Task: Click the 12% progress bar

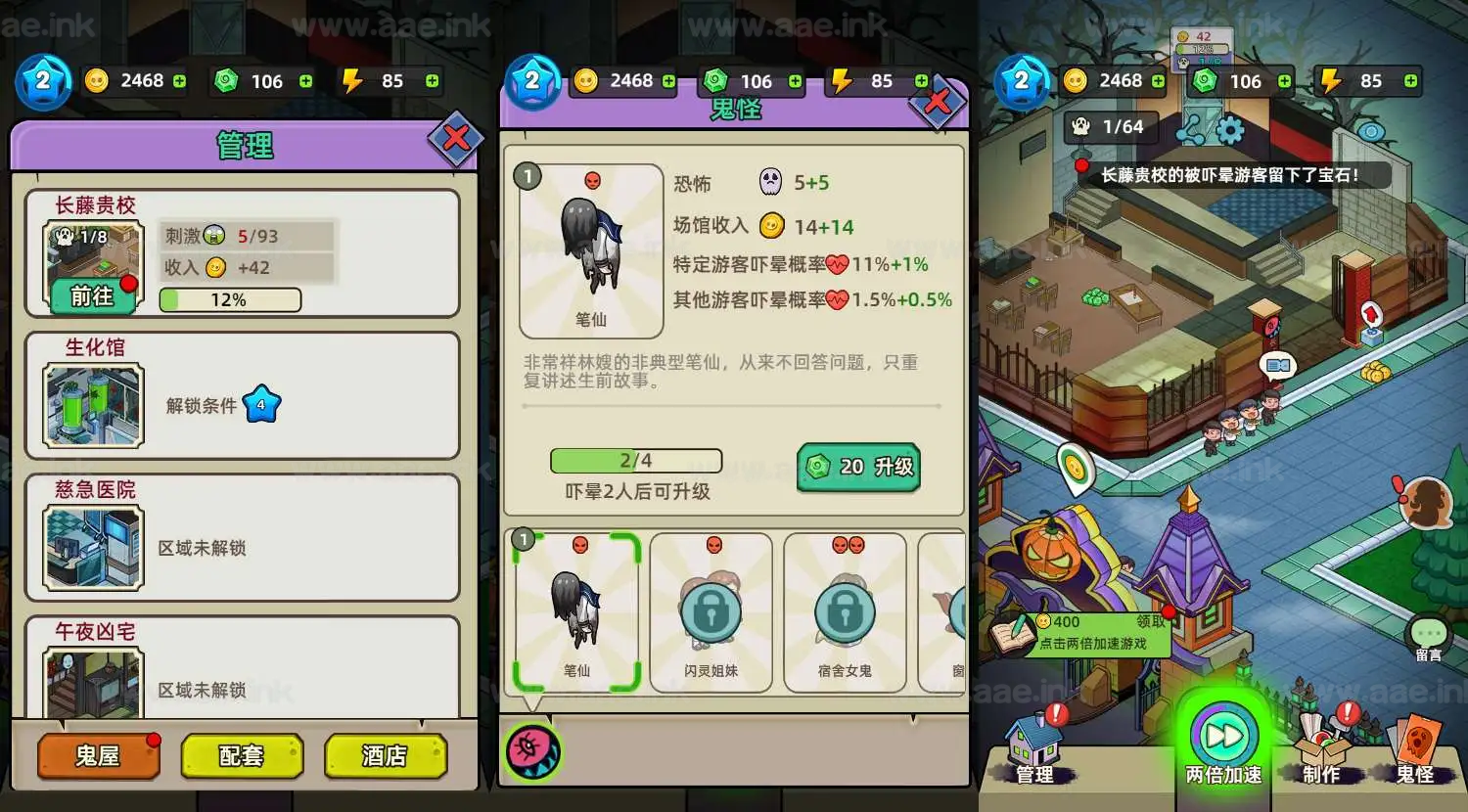Action: coord(230,299)
